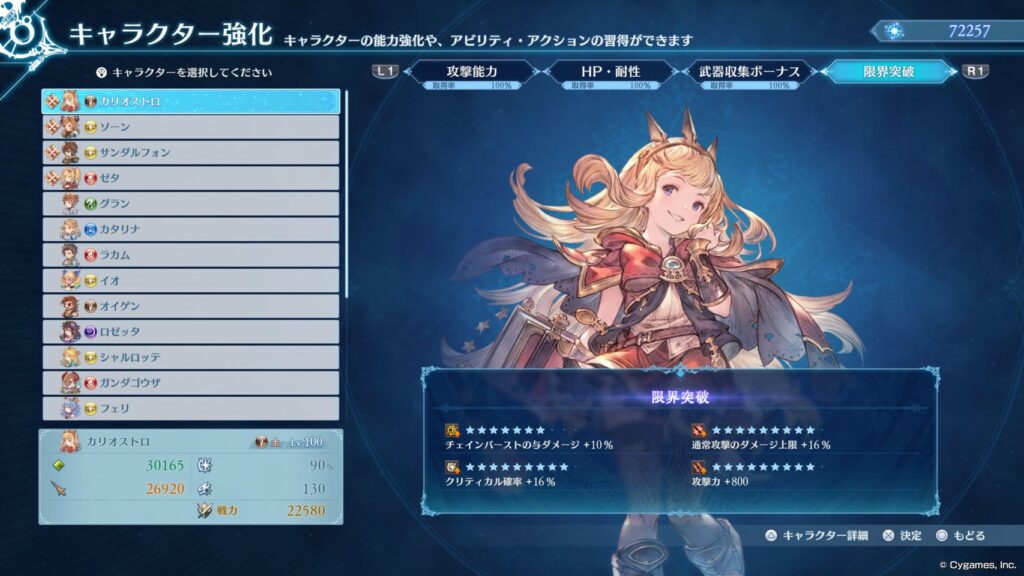Pick ガンダゴウザ from the character list

tap(190, 383)
